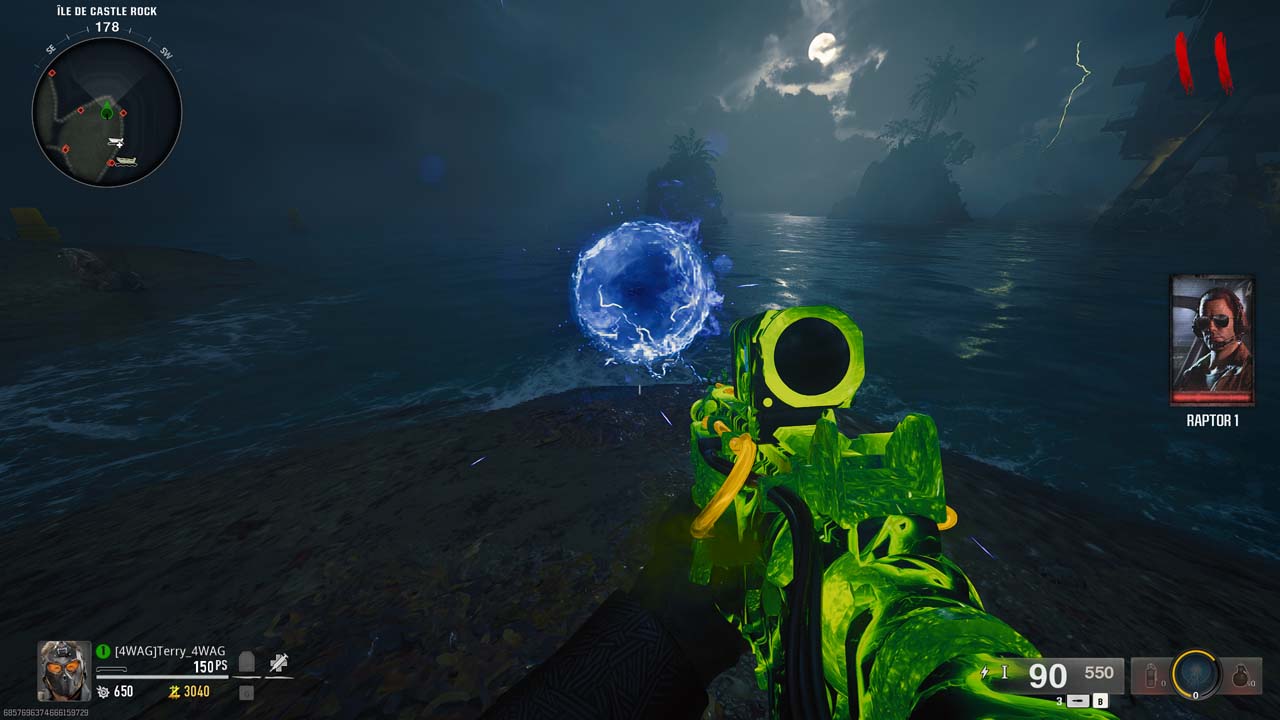
Task: Click the gear salvage icon
Action: (103, 691)
